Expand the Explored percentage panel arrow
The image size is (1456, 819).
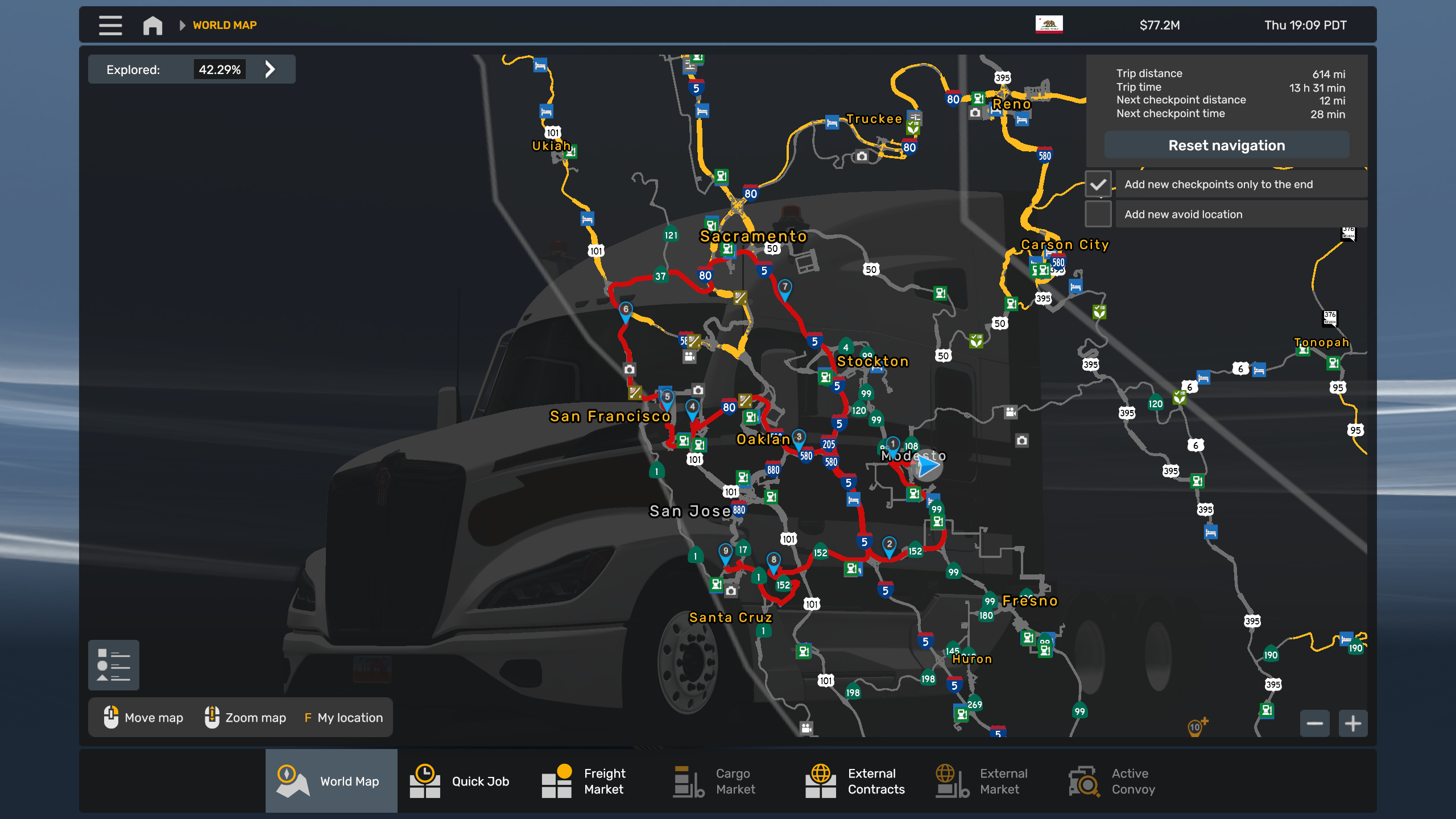[x=270, y=69]
